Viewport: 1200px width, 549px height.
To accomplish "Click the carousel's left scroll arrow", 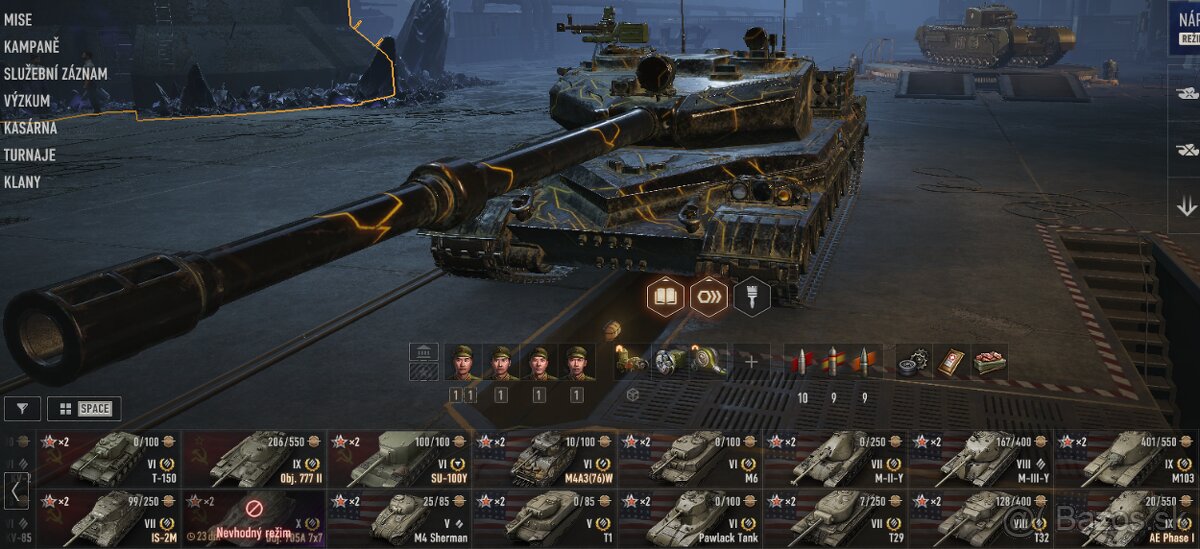I will 17,491.
